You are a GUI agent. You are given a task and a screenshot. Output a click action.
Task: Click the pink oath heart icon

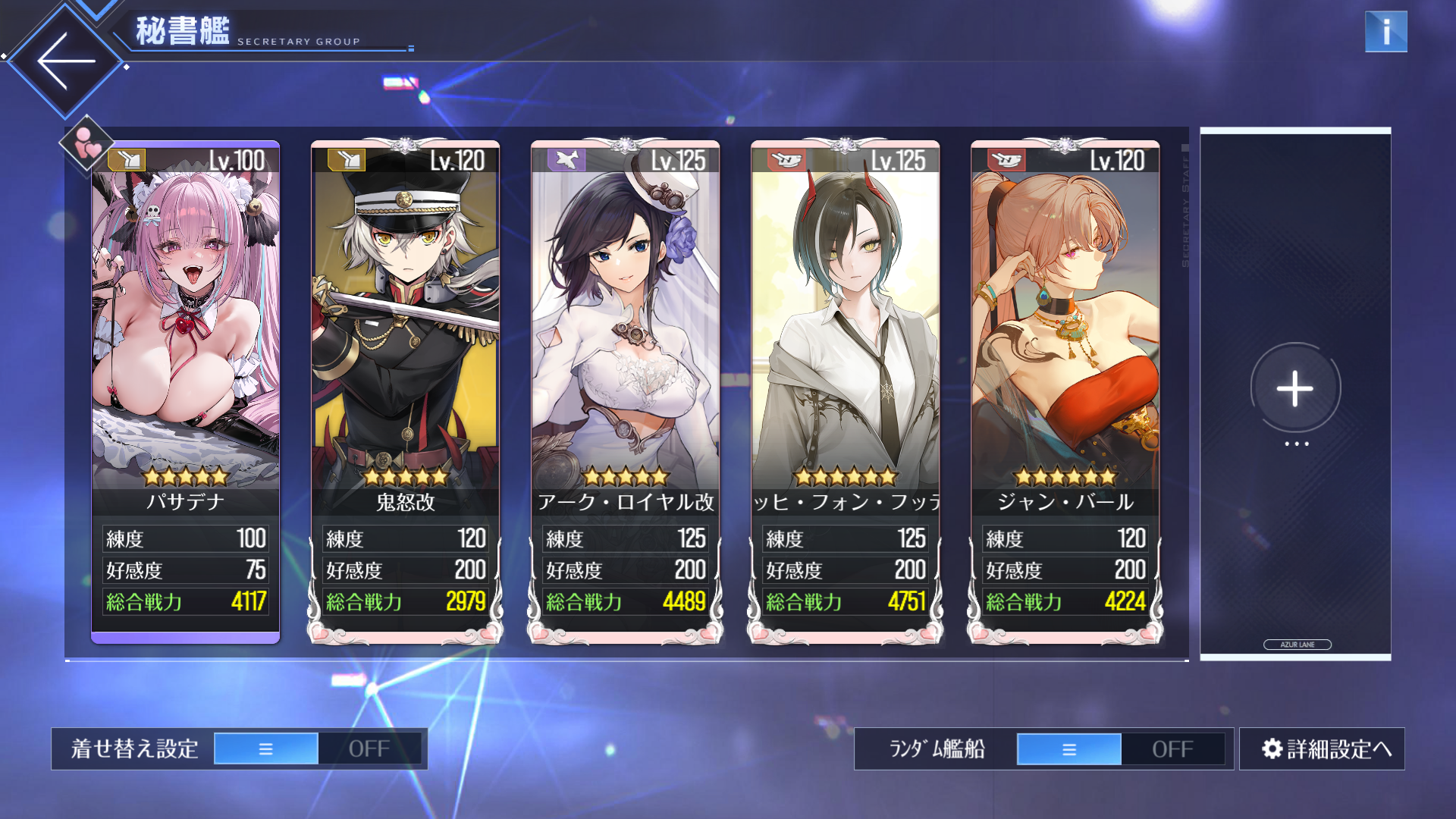pos(86,143)
